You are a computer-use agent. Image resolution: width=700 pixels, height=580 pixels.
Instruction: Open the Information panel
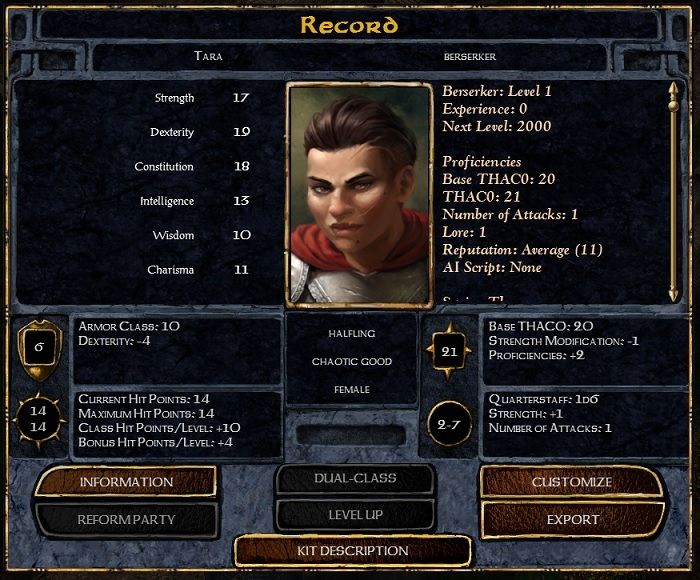(126, 482)
